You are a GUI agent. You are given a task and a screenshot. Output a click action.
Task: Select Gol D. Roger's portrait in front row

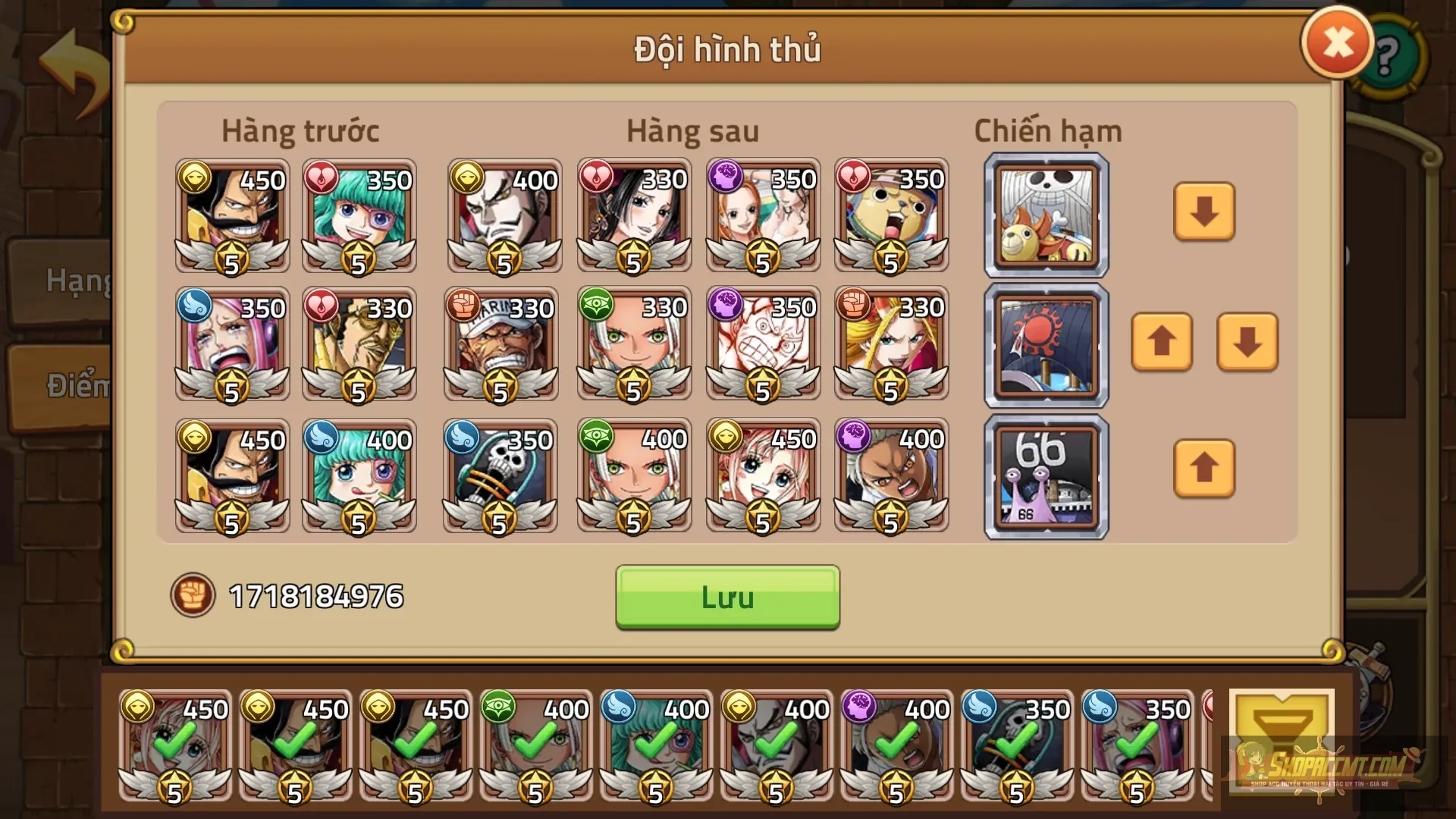pyautogui.click(x=231, y=216)
